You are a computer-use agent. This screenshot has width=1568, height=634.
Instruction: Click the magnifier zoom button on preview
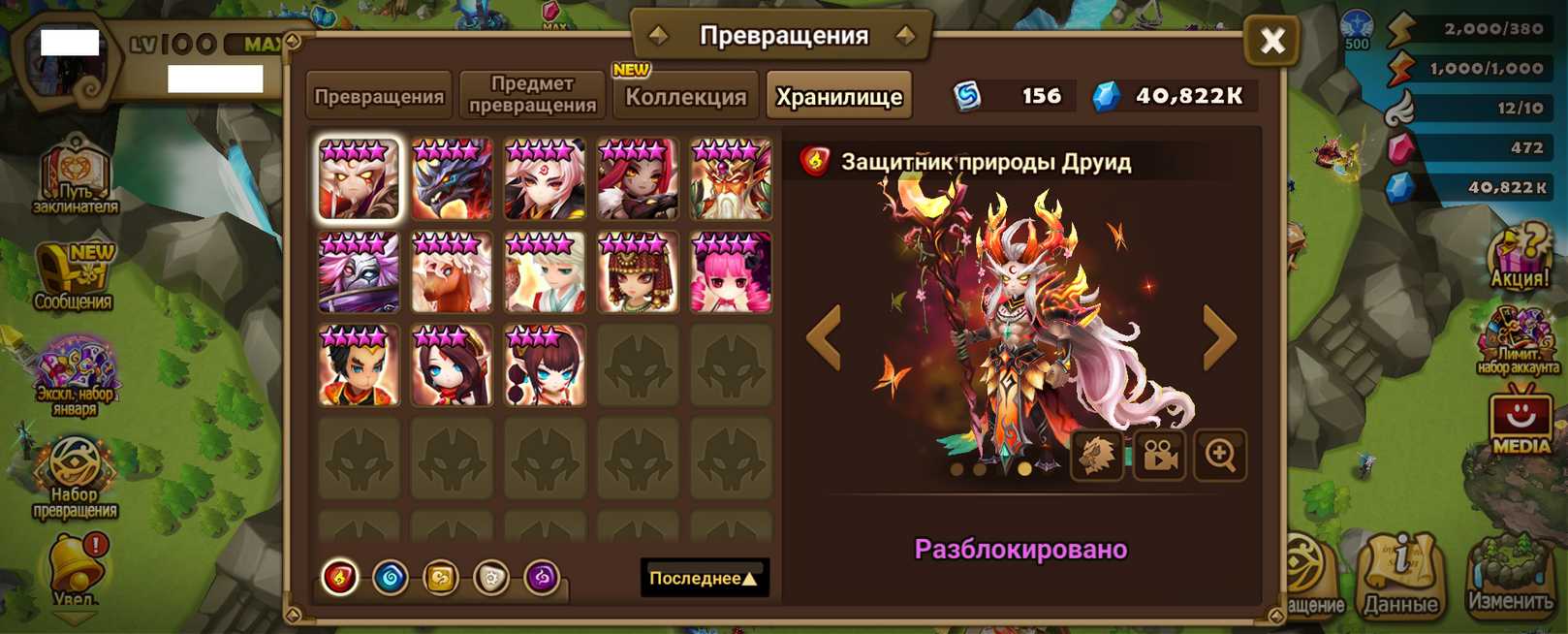click(1220, 455)
